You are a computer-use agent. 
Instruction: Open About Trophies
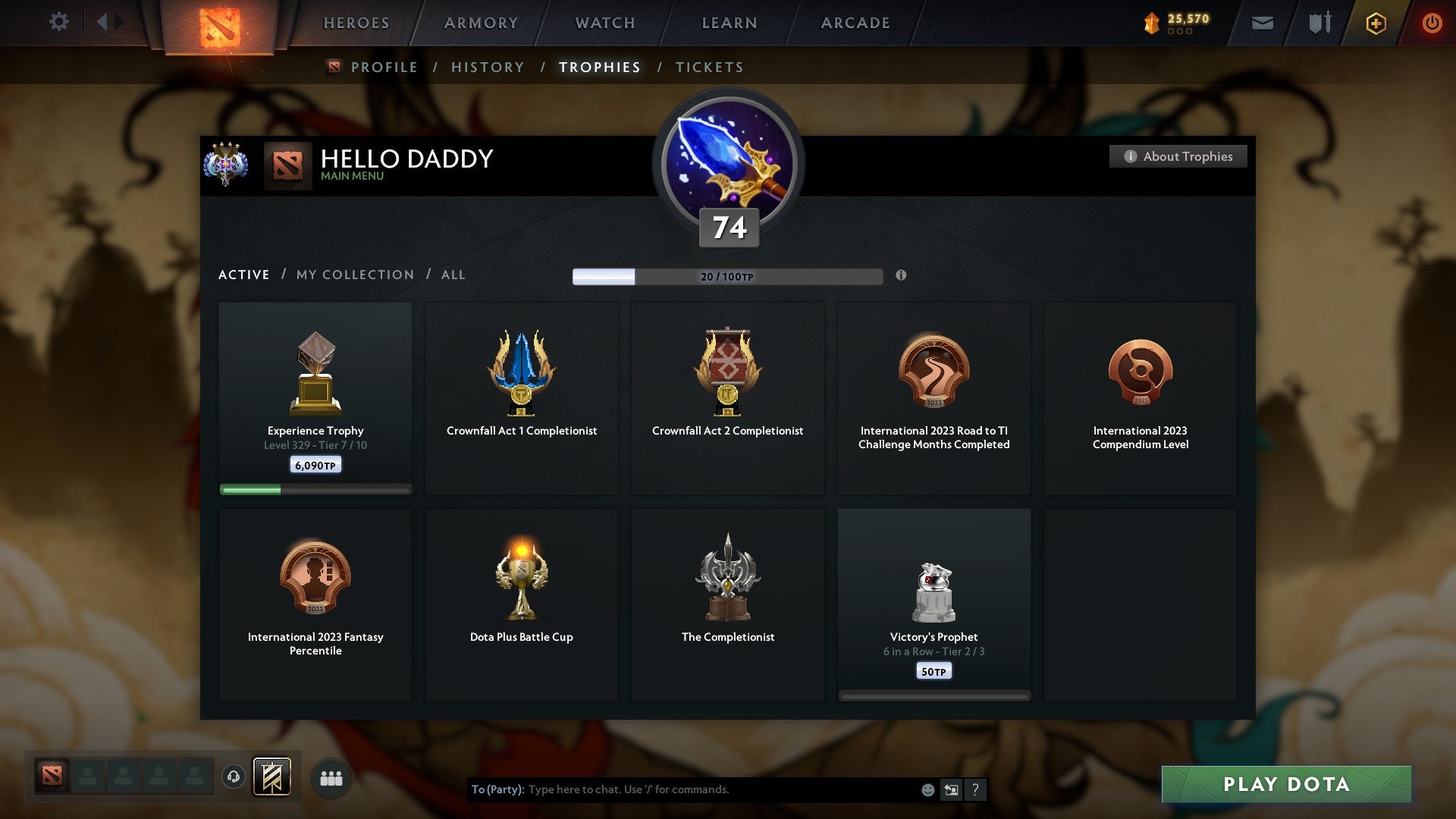click(1178, 156)
